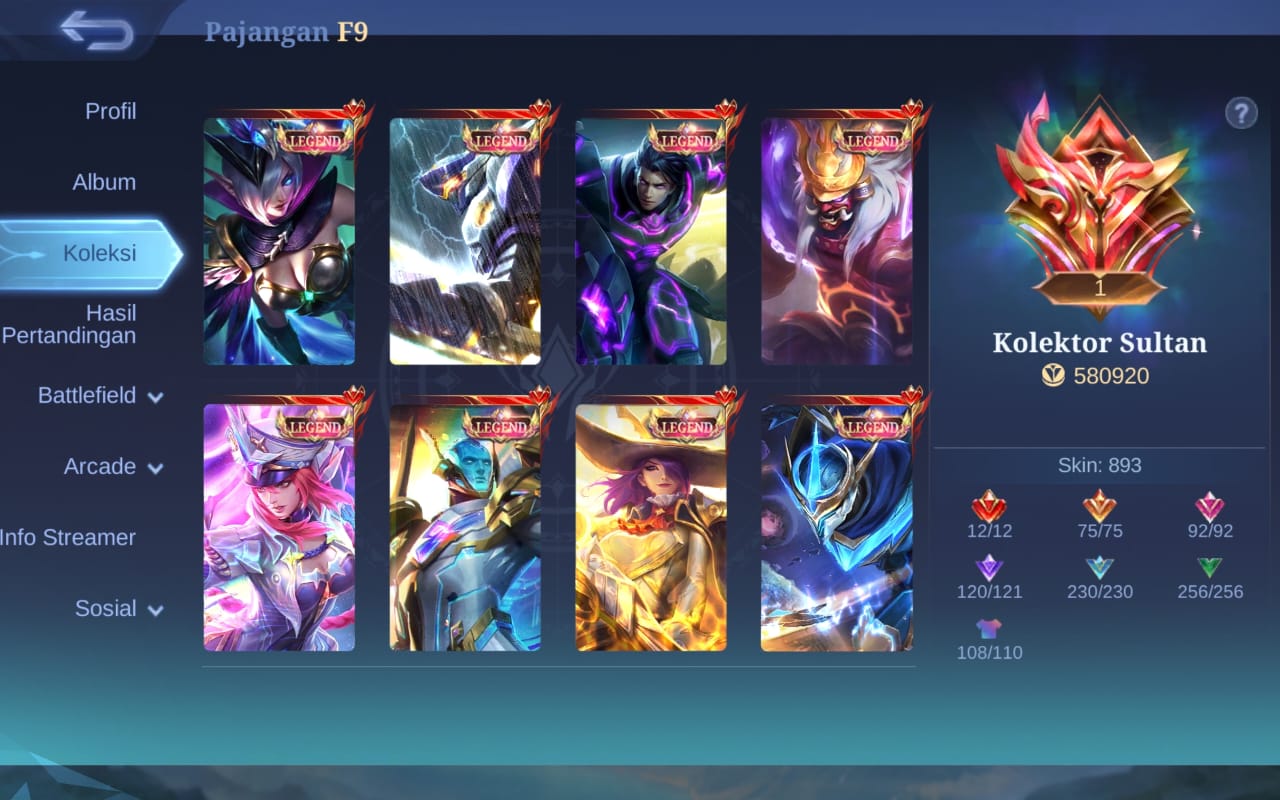Screen dimensions: 1280x800
Task: Expand the Sosial section
Action: [x=110, y=608]
